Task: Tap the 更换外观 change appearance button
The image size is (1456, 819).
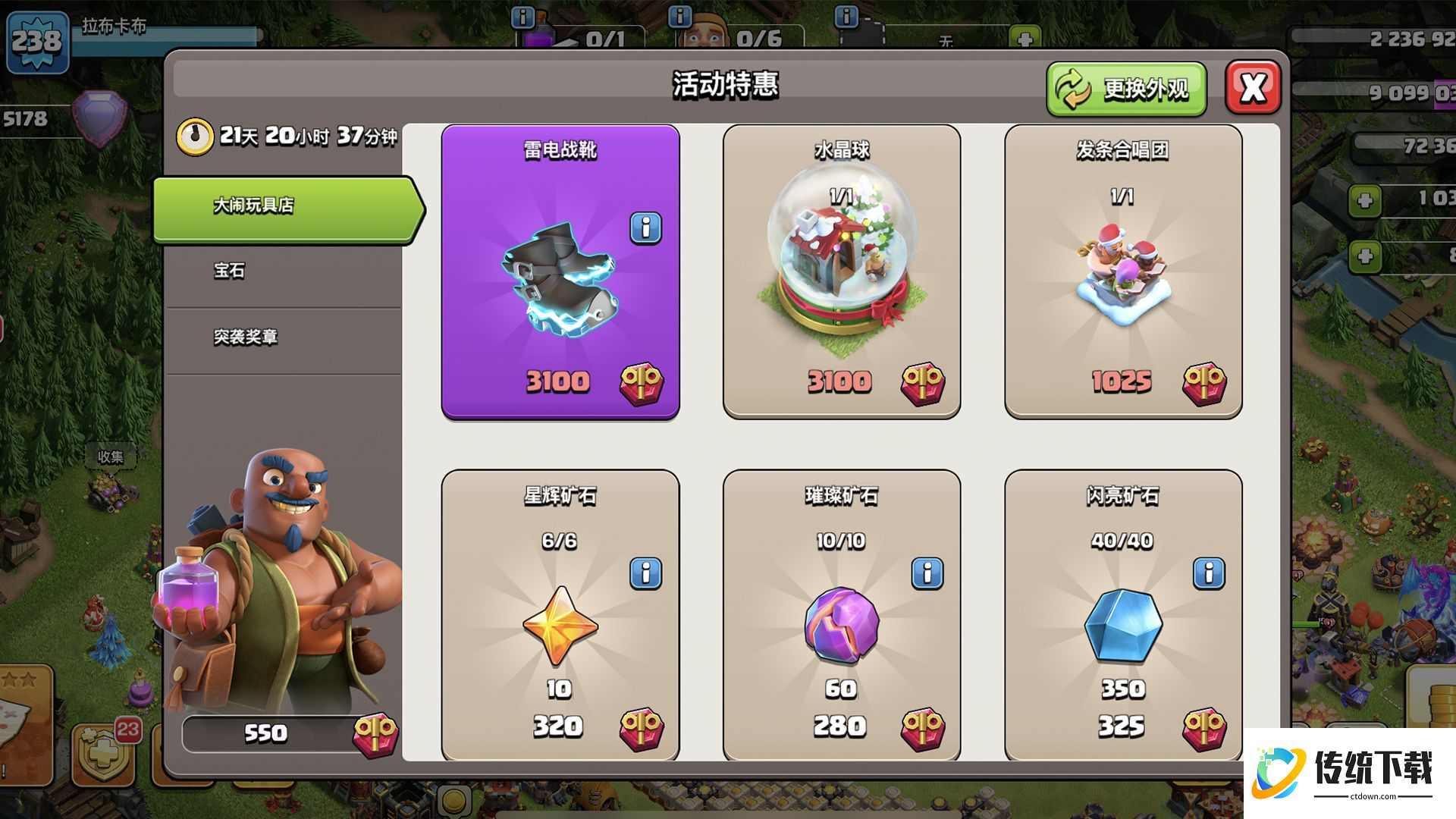Action: pyautogui.click(x=1126, y=89)
